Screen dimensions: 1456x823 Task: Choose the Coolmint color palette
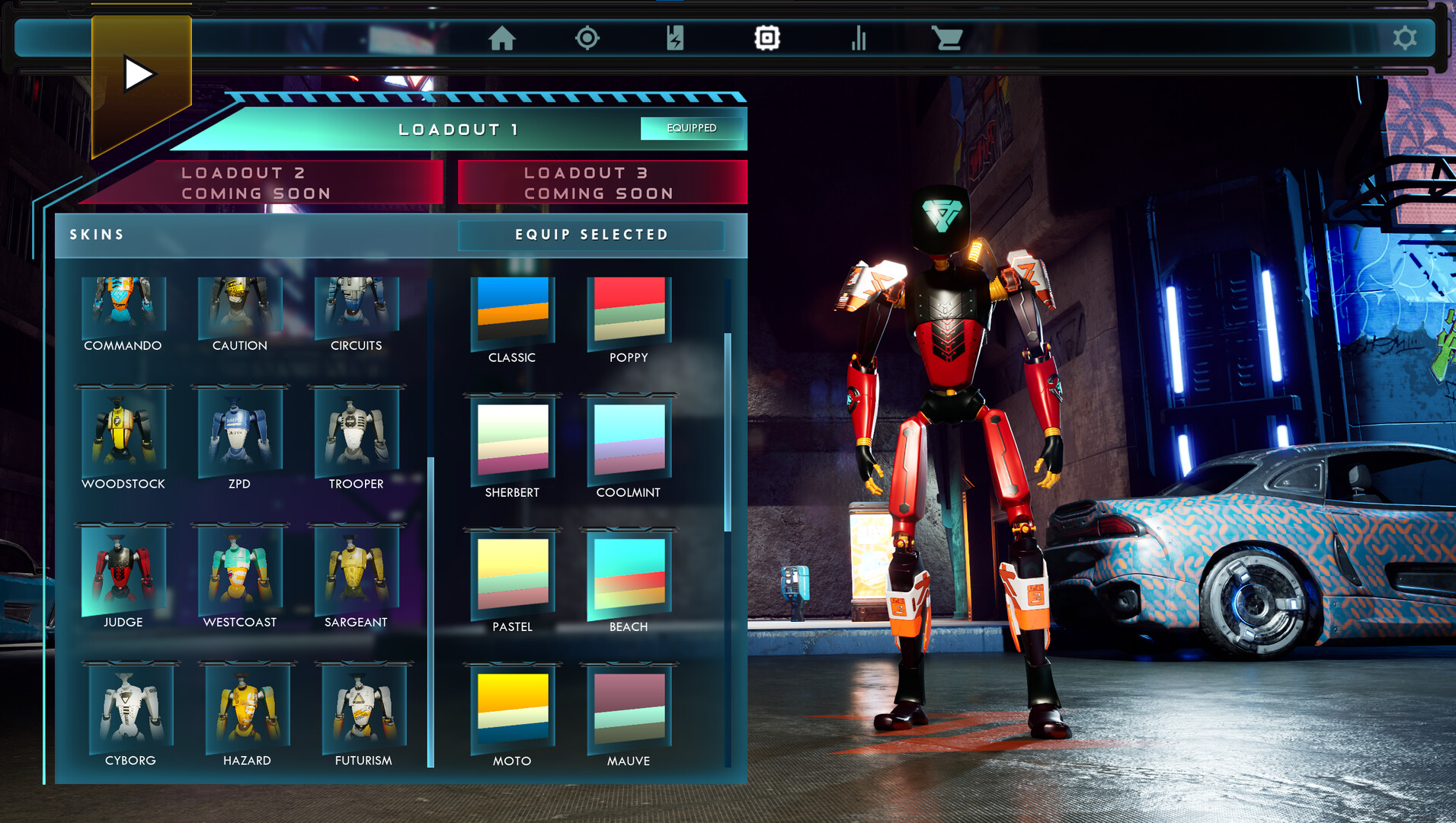[x=629, y=440]
